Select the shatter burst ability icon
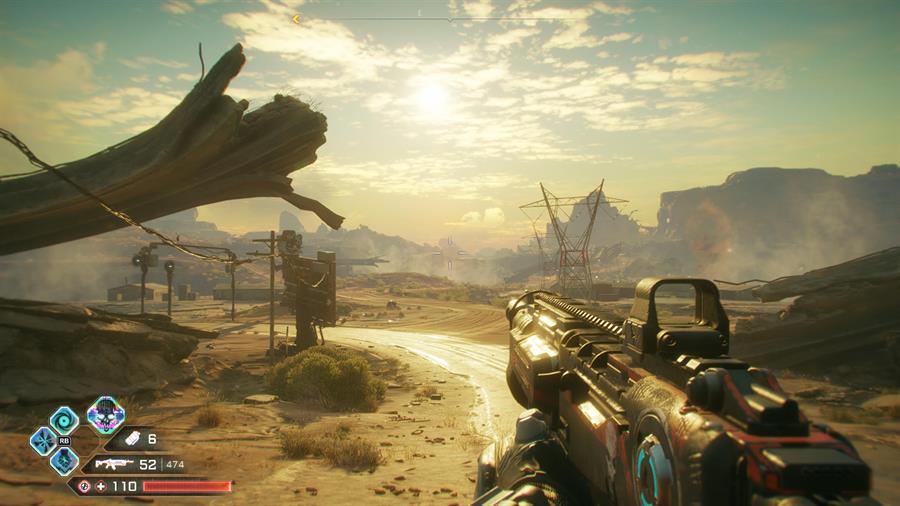This screenshot has width=900, height=506. 43,440
